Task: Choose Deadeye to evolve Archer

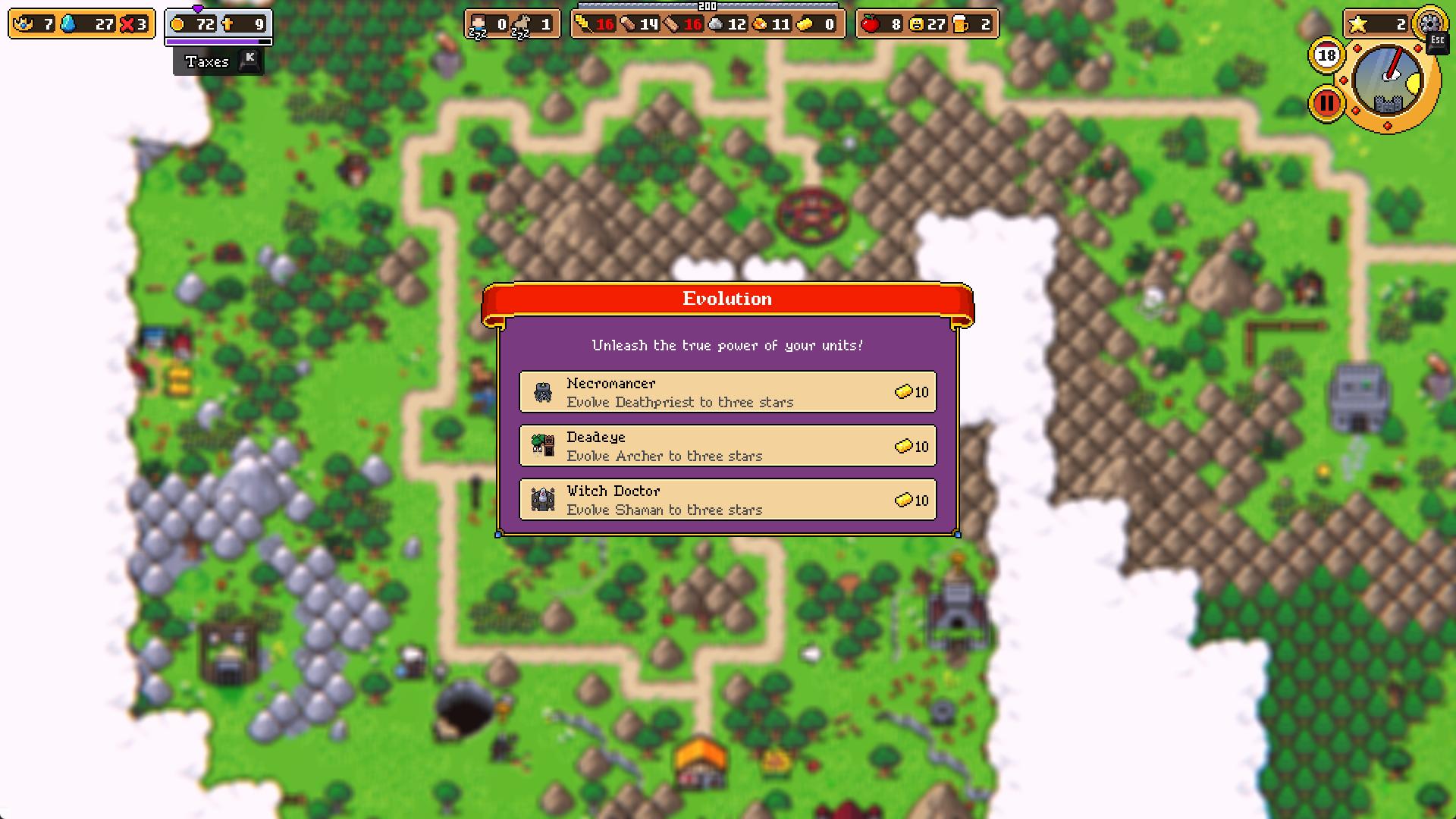Action: (x=726, y=446)
